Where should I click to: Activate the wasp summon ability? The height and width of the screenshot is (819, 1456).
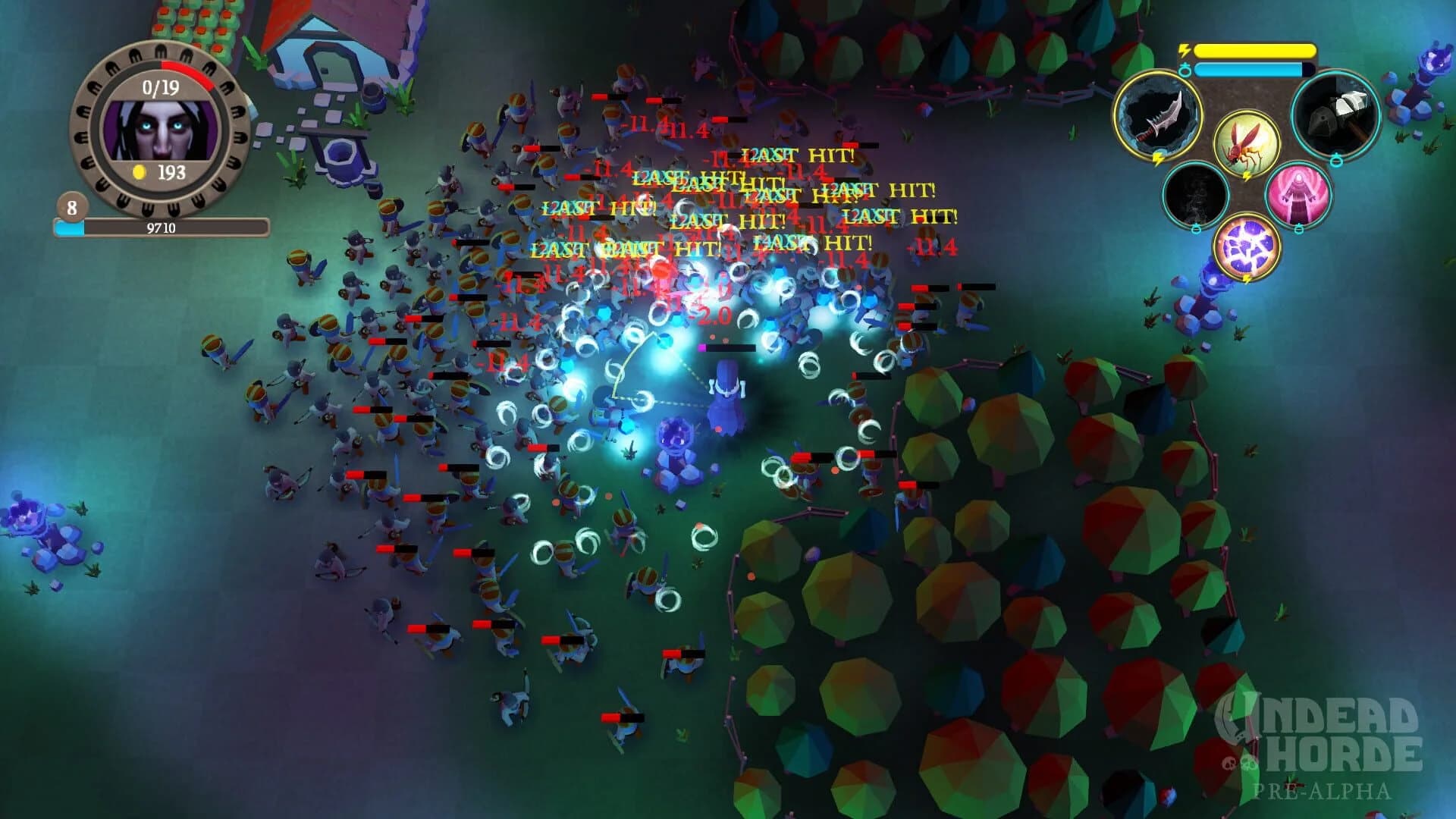[1246, 144]
